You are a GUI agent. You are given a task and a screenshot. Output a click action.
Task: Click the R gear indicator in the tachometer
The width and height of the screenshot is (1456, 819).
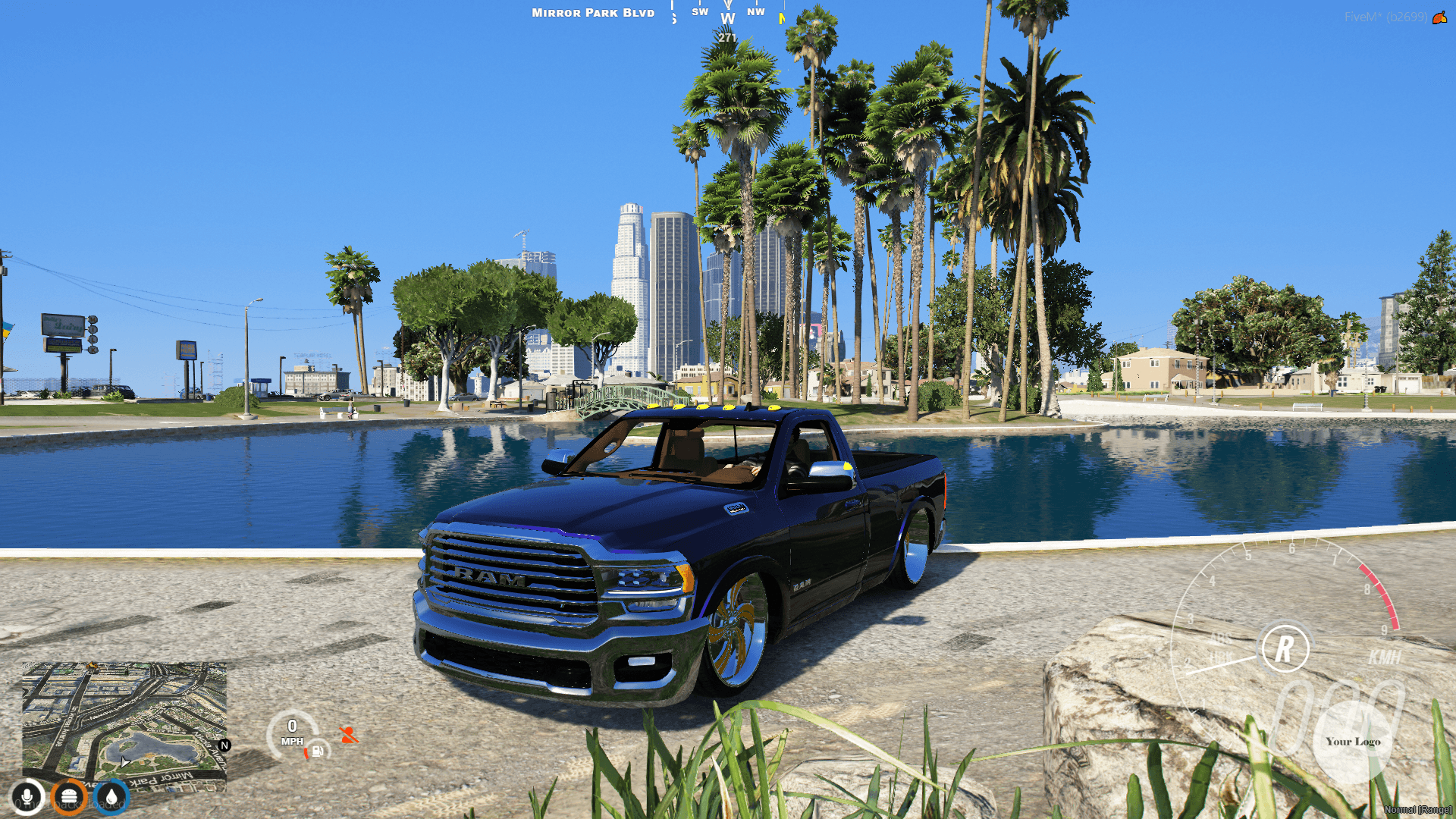pos(1286,648)
